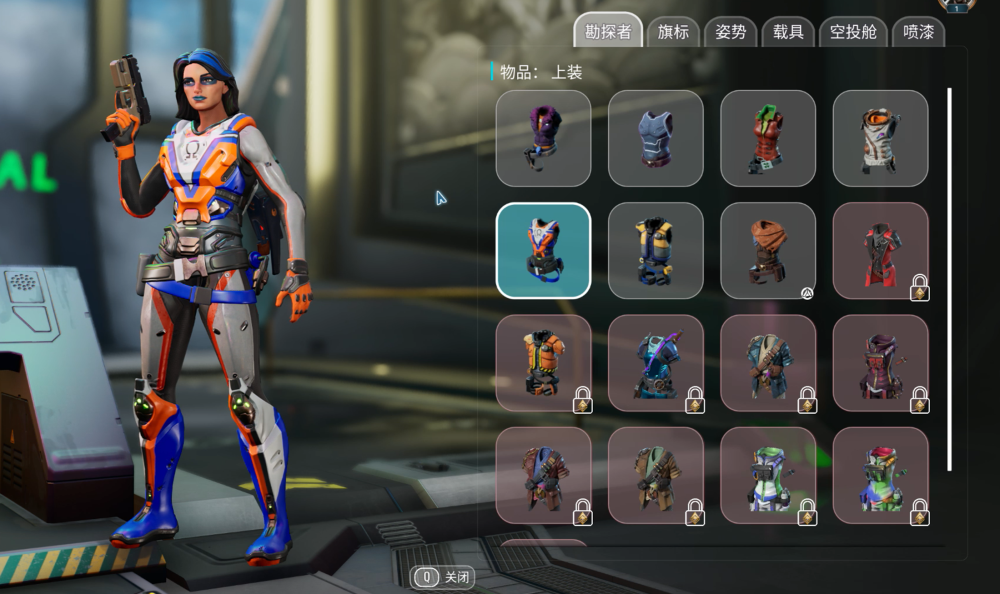
Task: Pick the white and orange top
Action: 880,138
